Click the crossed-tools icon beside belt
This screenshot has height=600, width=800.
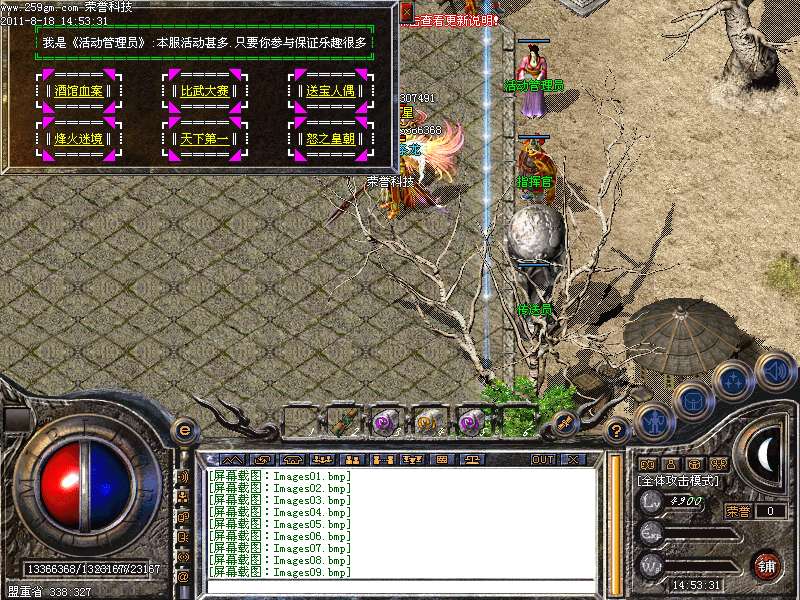(564, 422)
